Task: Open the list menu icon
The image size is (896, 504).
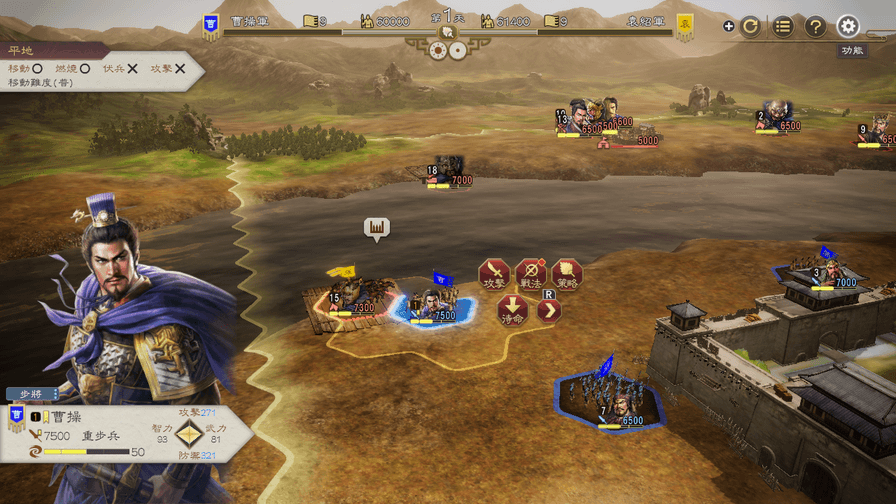Action: pyautogui.click(x=783, y=27)
